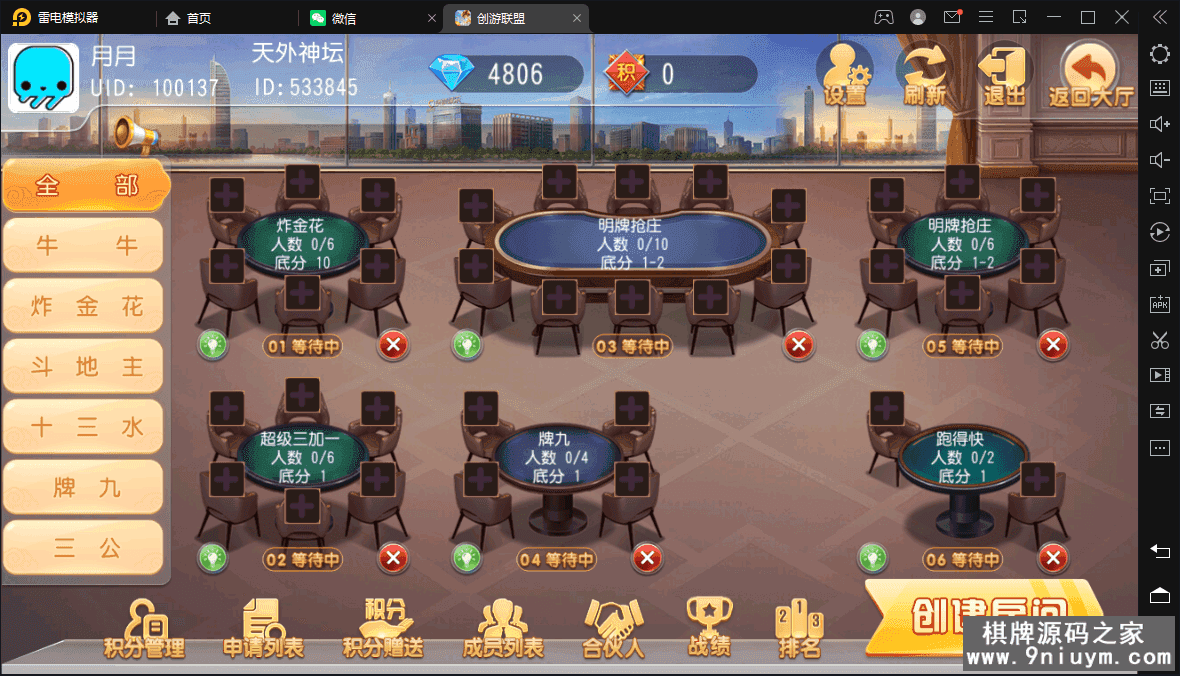View 战绩 battle records
The image size is (1180, 676).
(709, 628)
